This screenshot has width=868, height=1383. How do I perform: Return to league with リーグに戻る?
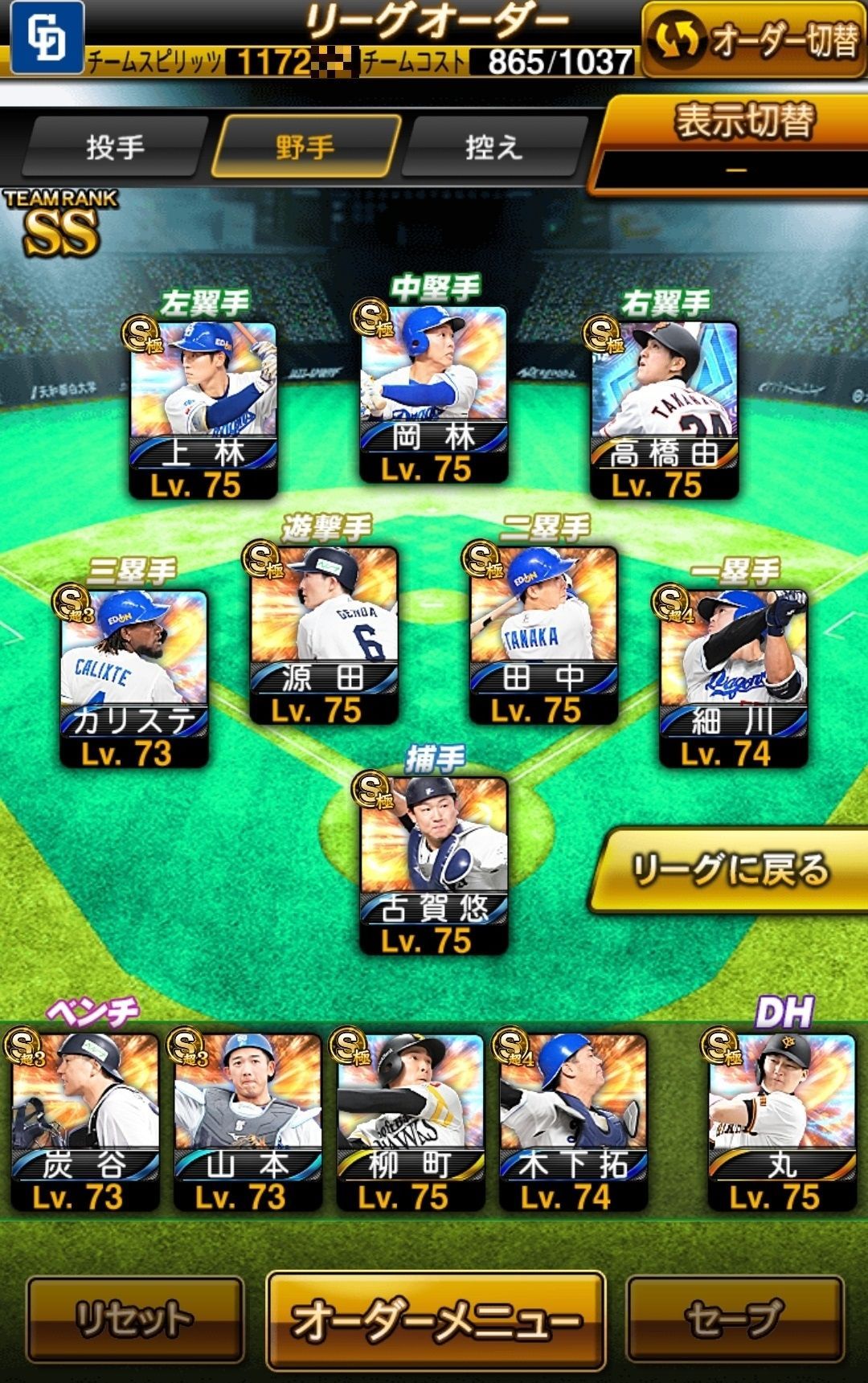point(729,870)
